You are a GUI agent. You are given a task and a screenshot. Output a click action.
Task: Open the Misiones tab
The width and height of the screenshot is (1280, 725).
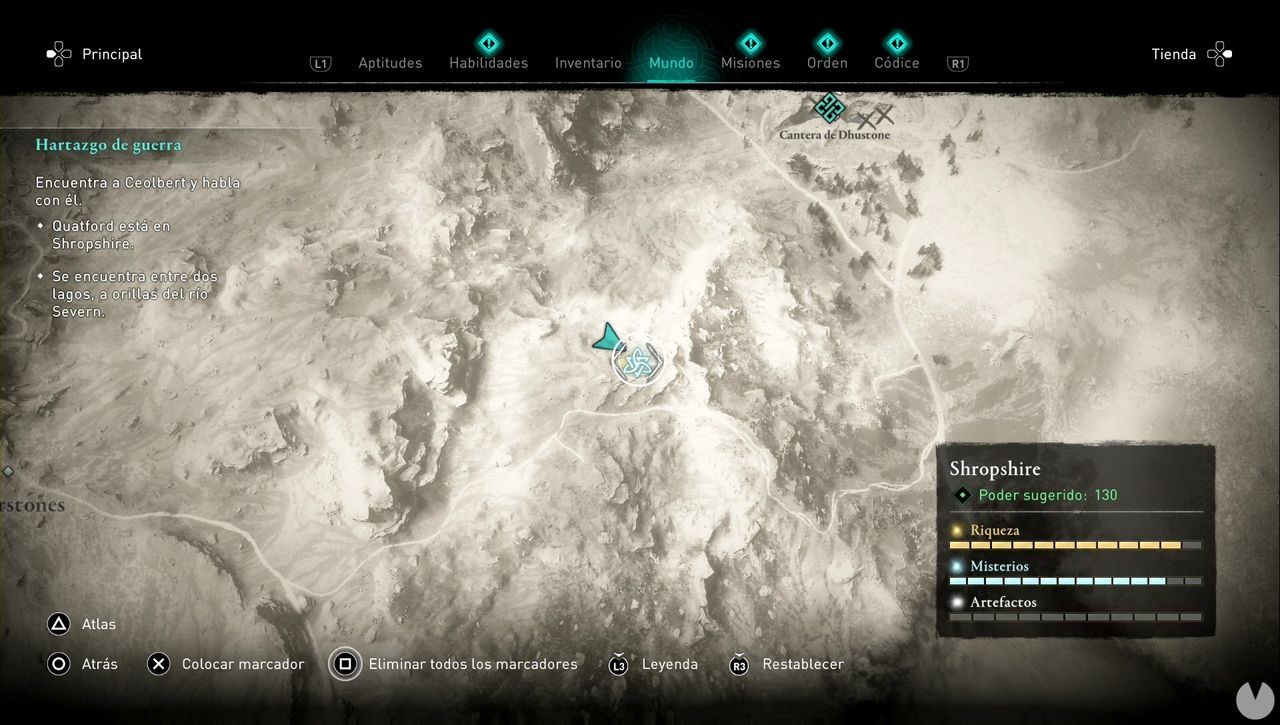pyautogui.click(x=750, y=63)
